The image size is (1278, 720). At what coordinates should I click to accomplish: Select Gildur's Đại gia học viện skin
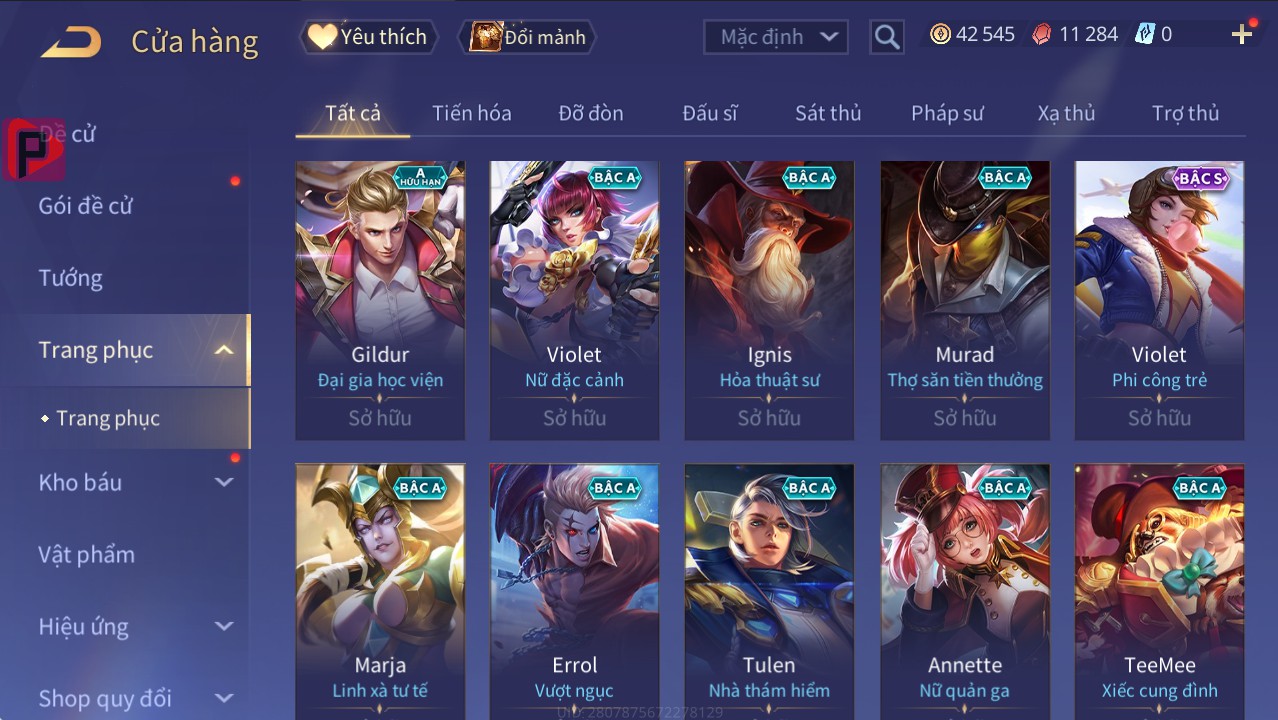[x=380, y=300]
